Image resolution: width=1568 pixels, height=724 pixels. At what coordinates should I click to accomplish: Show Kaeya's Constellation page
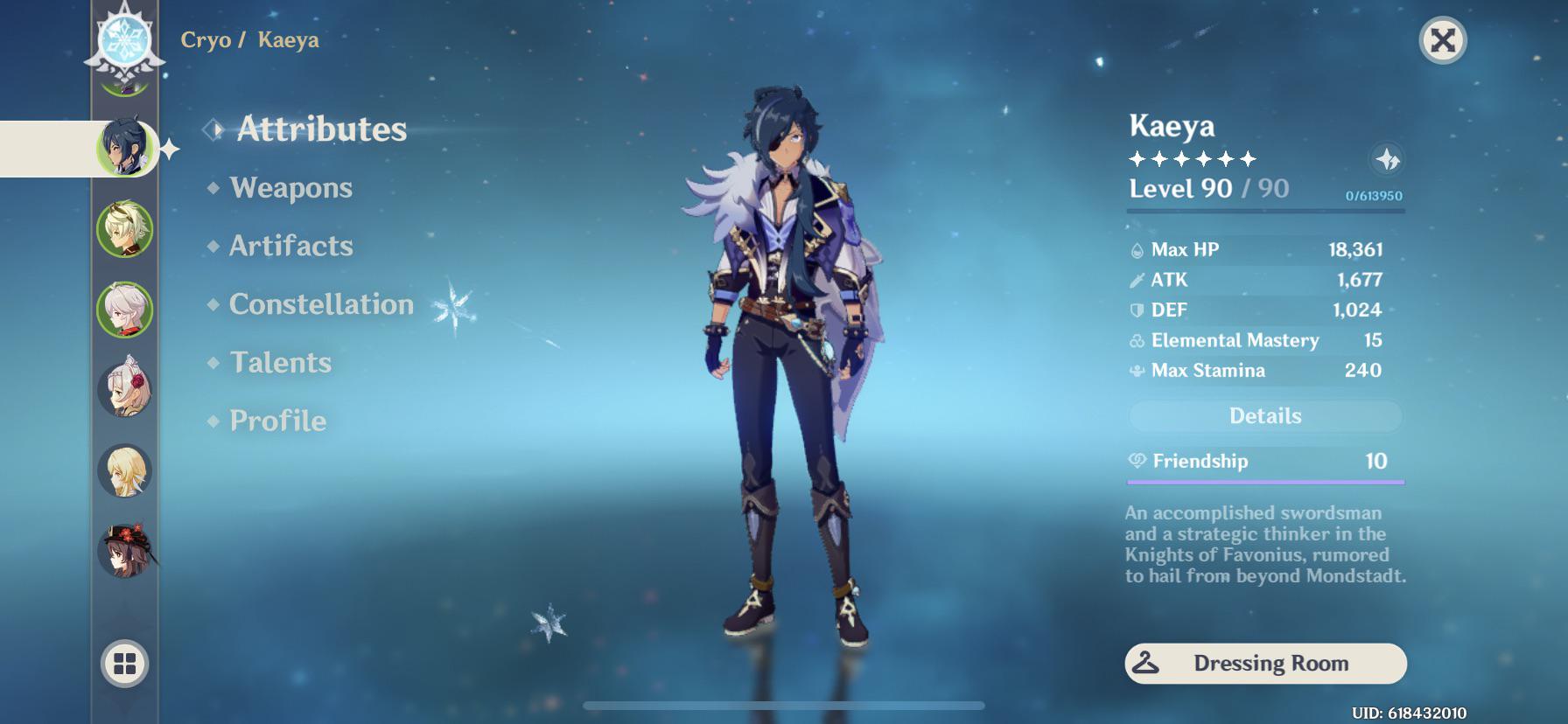pos(320,304)
